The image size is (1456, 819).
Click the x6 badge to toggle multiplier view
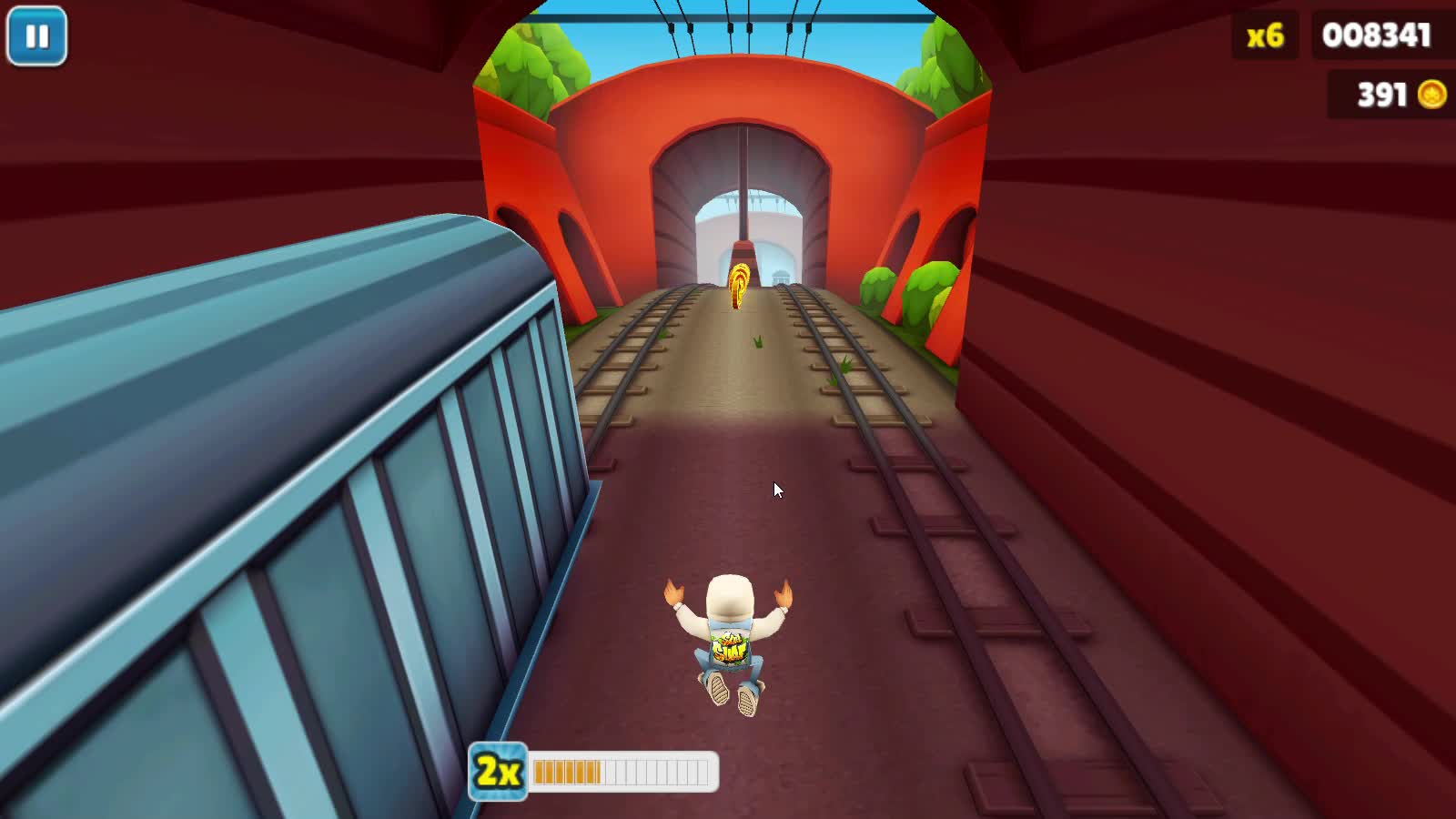[1263, 36]
